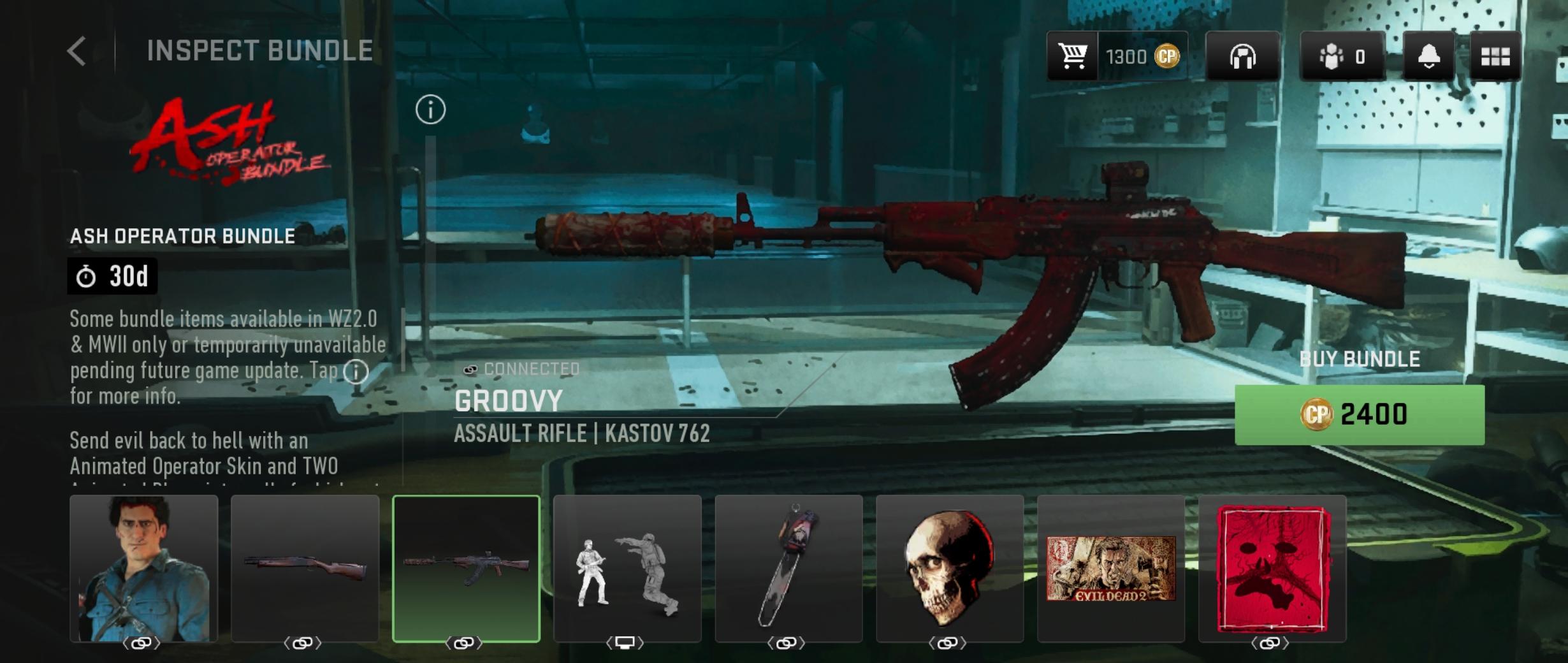
Task: Select the Evil Dead 2 calling card
Action: tap(1111, 568)
